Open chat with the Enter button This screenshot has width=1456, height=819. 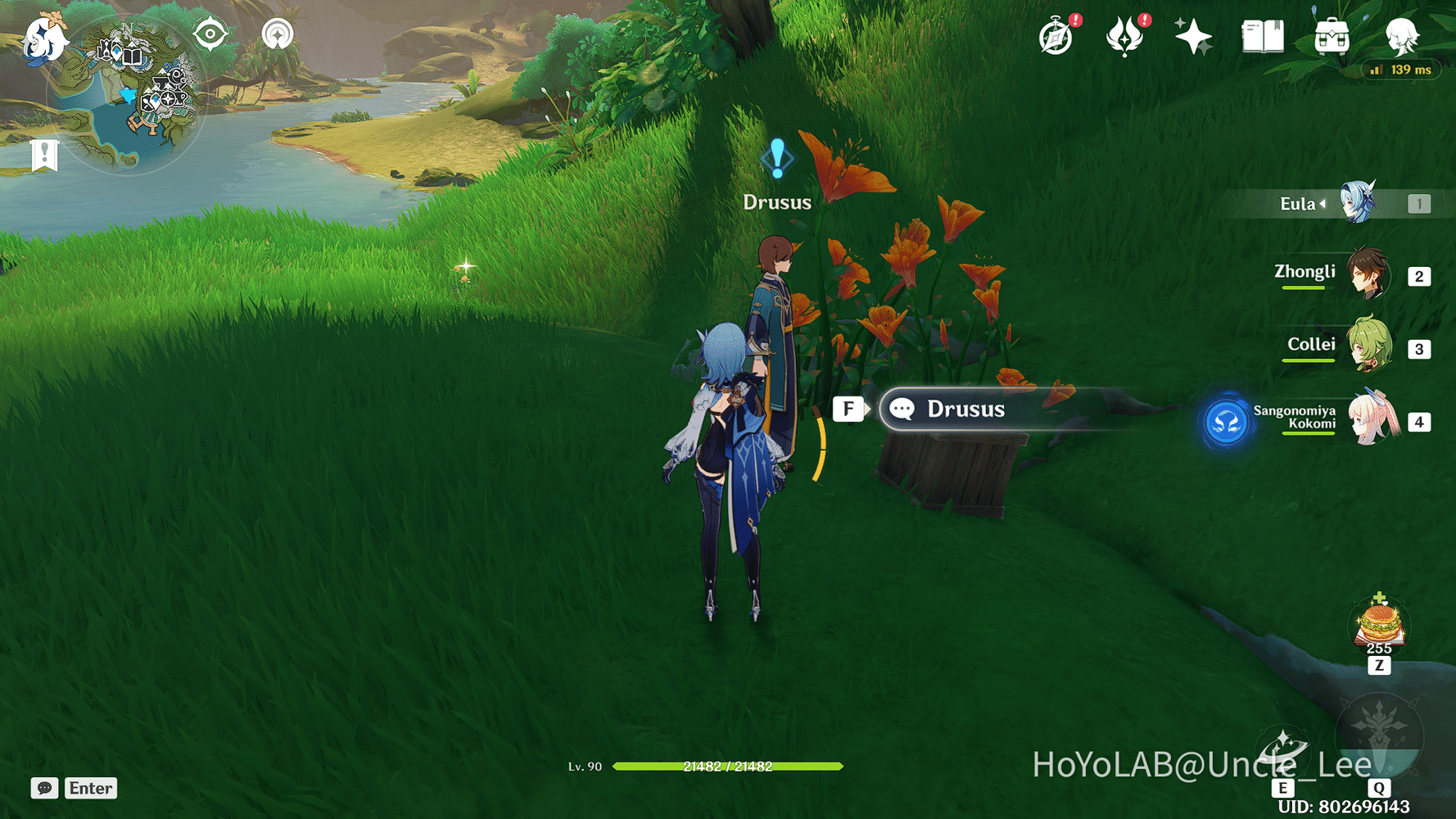pyautogui.click(x=89, y=788)
